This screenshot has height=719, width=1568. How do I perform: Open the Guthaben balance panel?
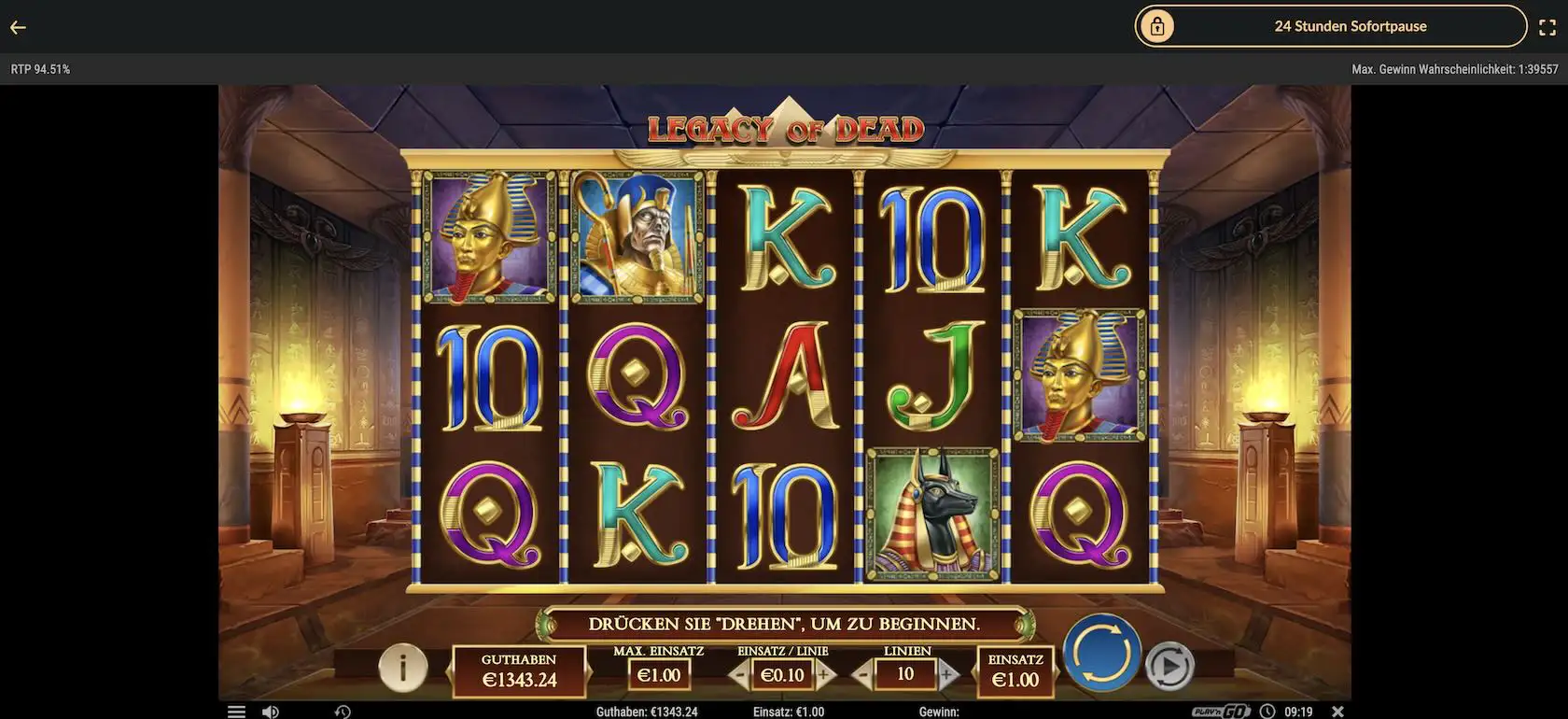click(518, 670)
